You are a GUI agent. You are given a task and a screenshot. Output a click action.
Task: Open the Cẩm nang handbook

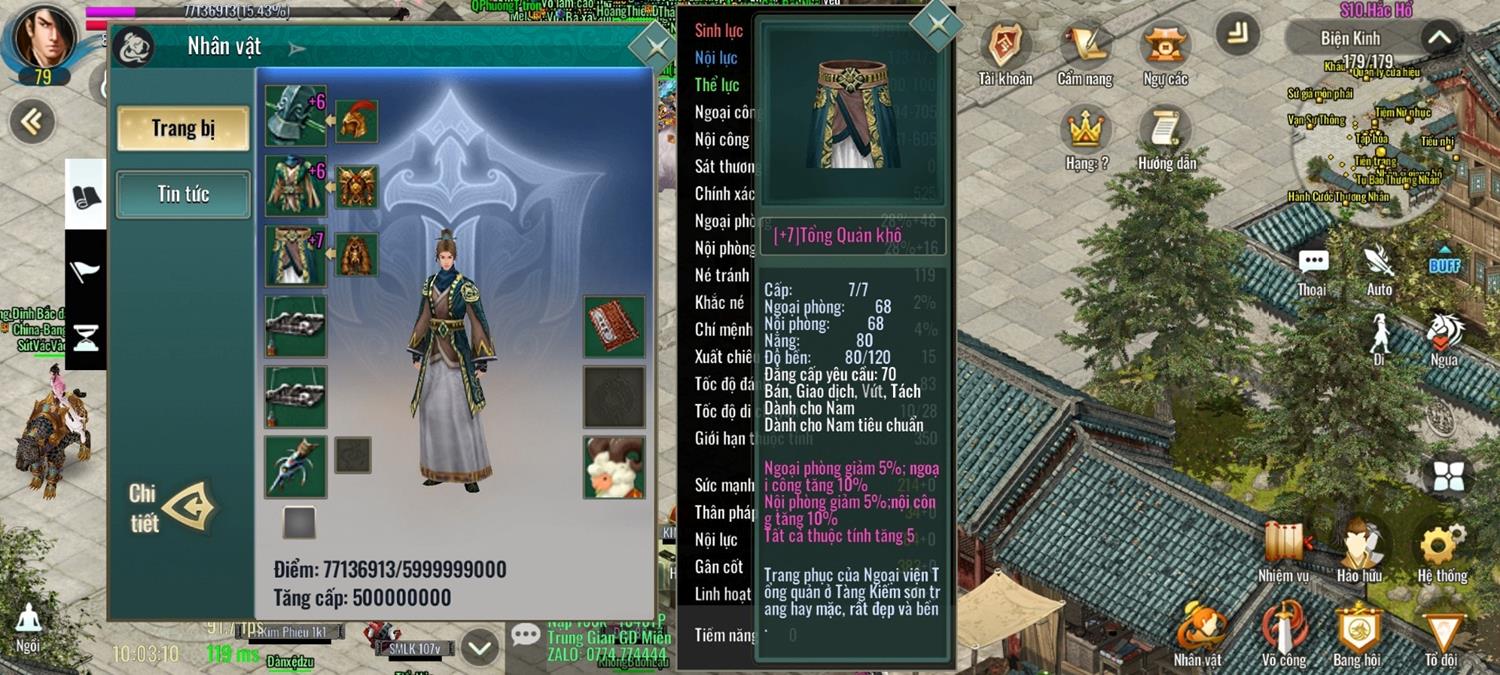coord(1085,54)
